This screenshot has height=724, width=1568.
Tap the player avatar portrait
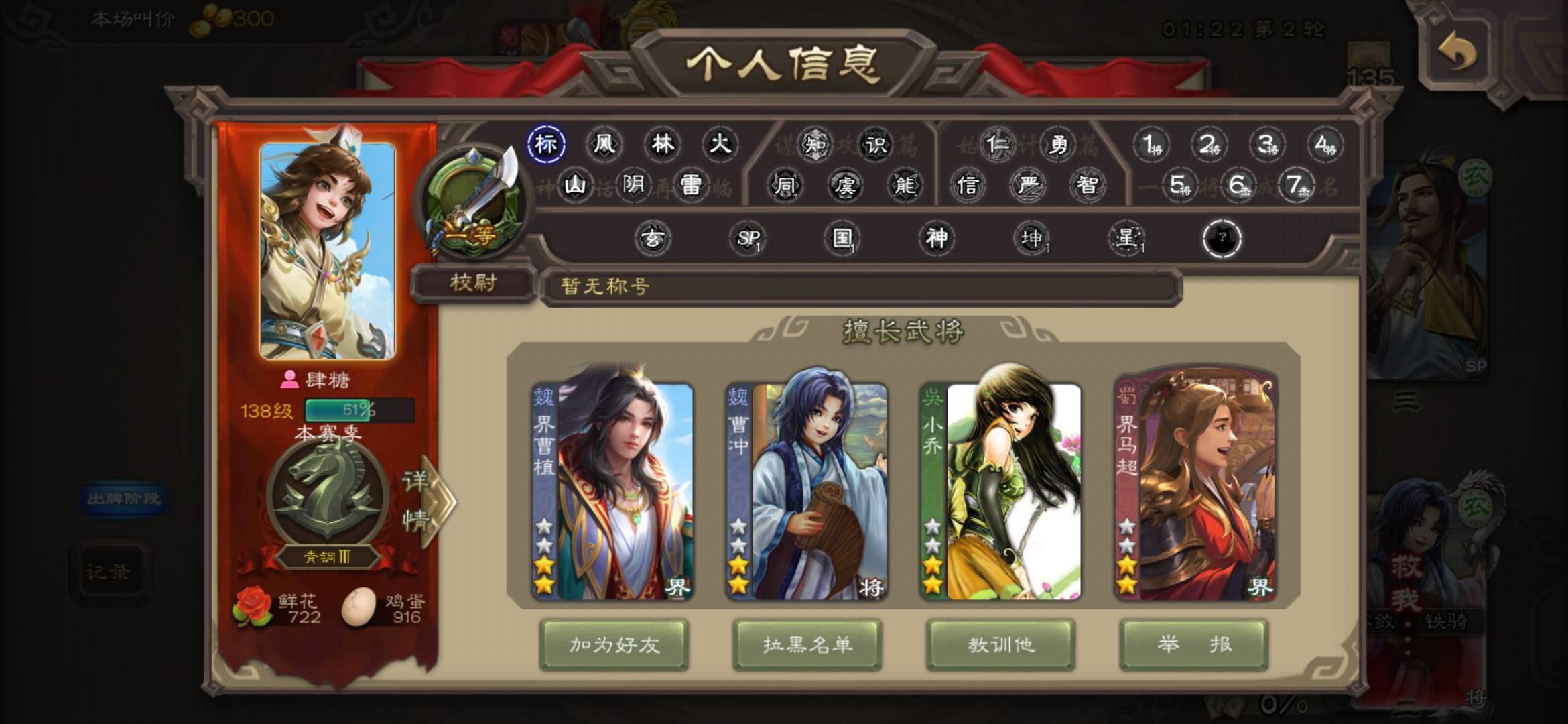[x=328, y=251]
